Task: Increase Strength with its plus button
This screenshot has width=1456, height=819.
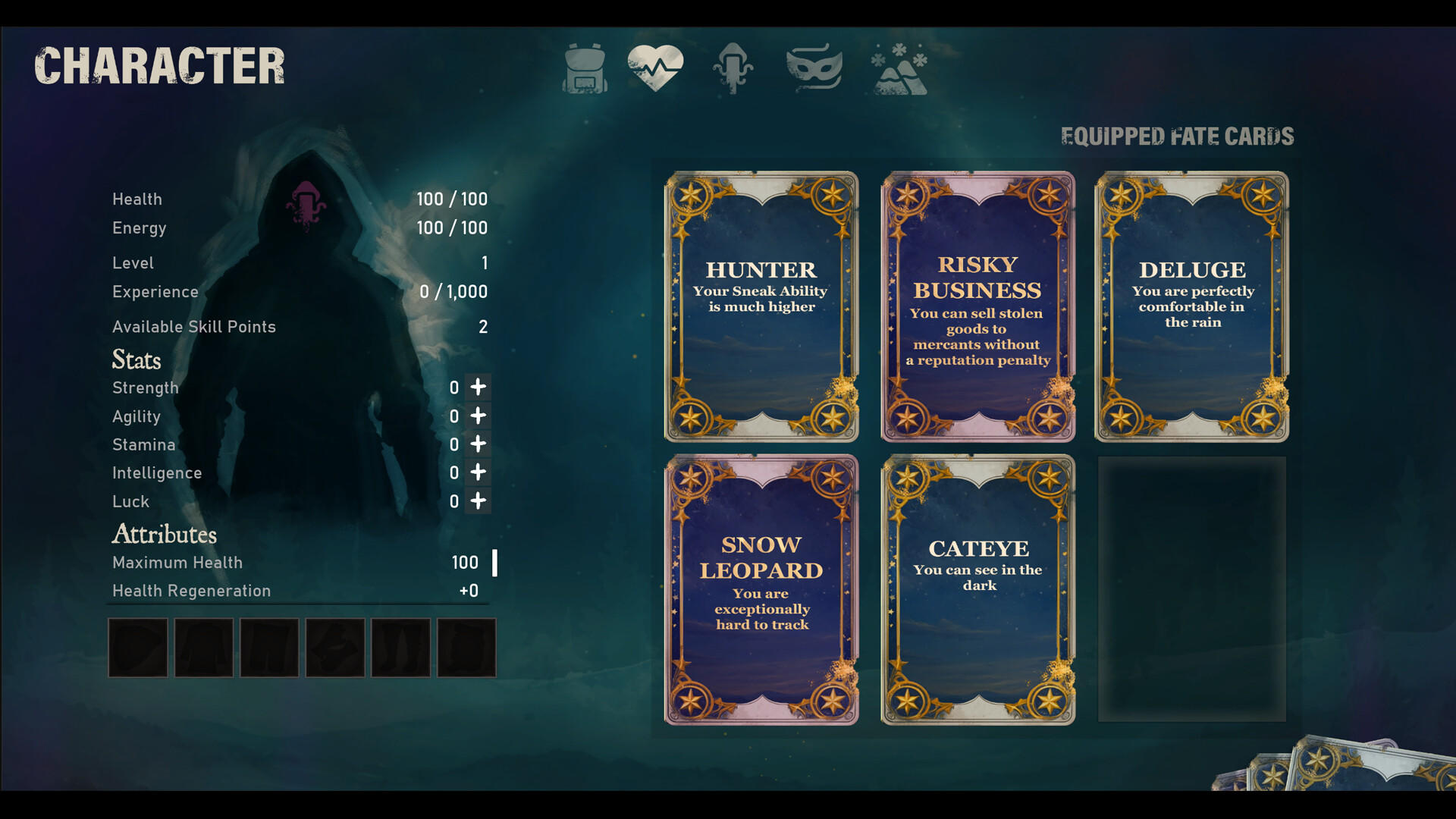Action: coord(478,388)
